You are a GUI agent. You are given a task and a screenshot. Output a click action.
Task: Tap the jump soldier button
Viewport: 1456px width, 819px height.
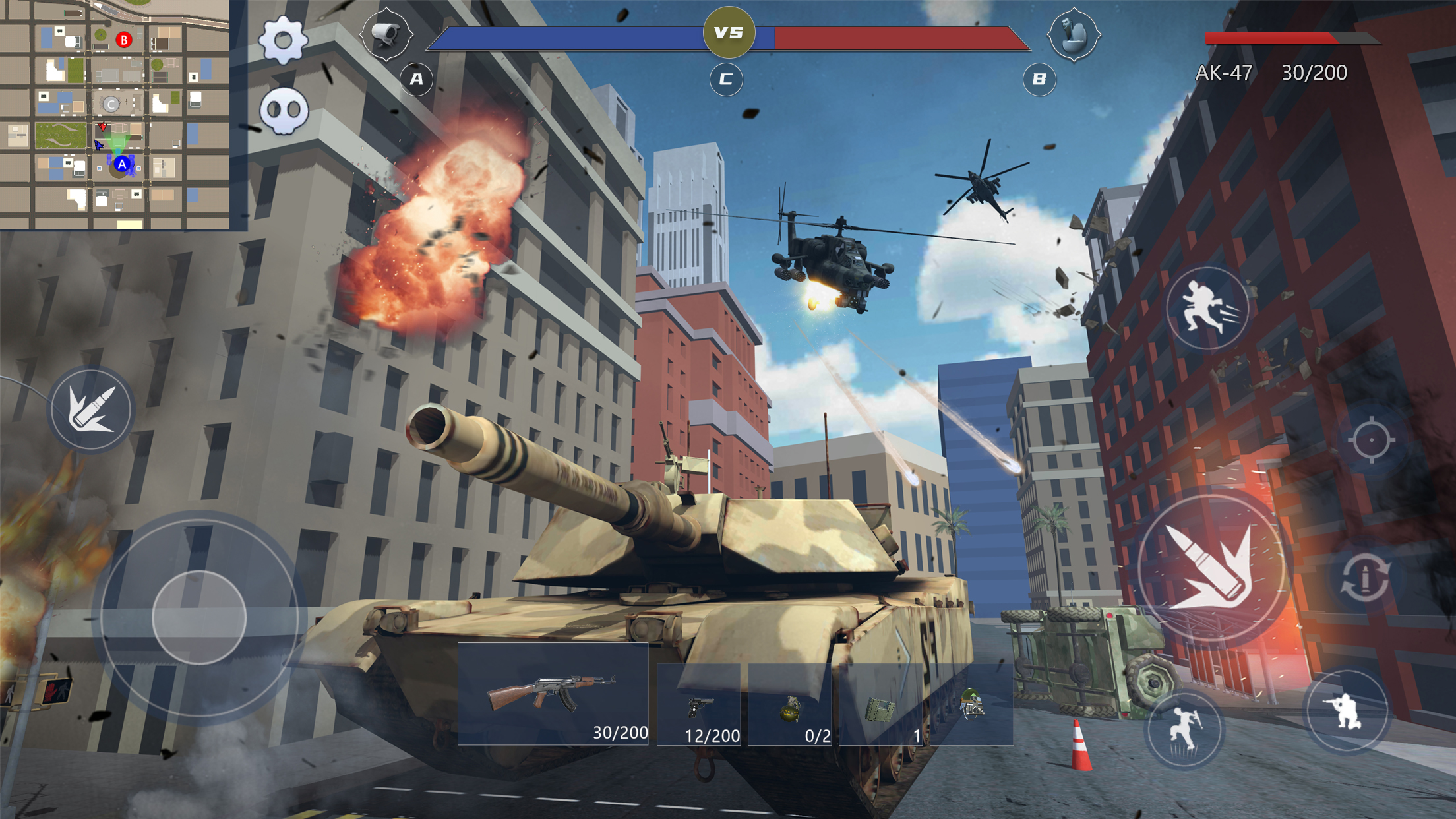1185,729
